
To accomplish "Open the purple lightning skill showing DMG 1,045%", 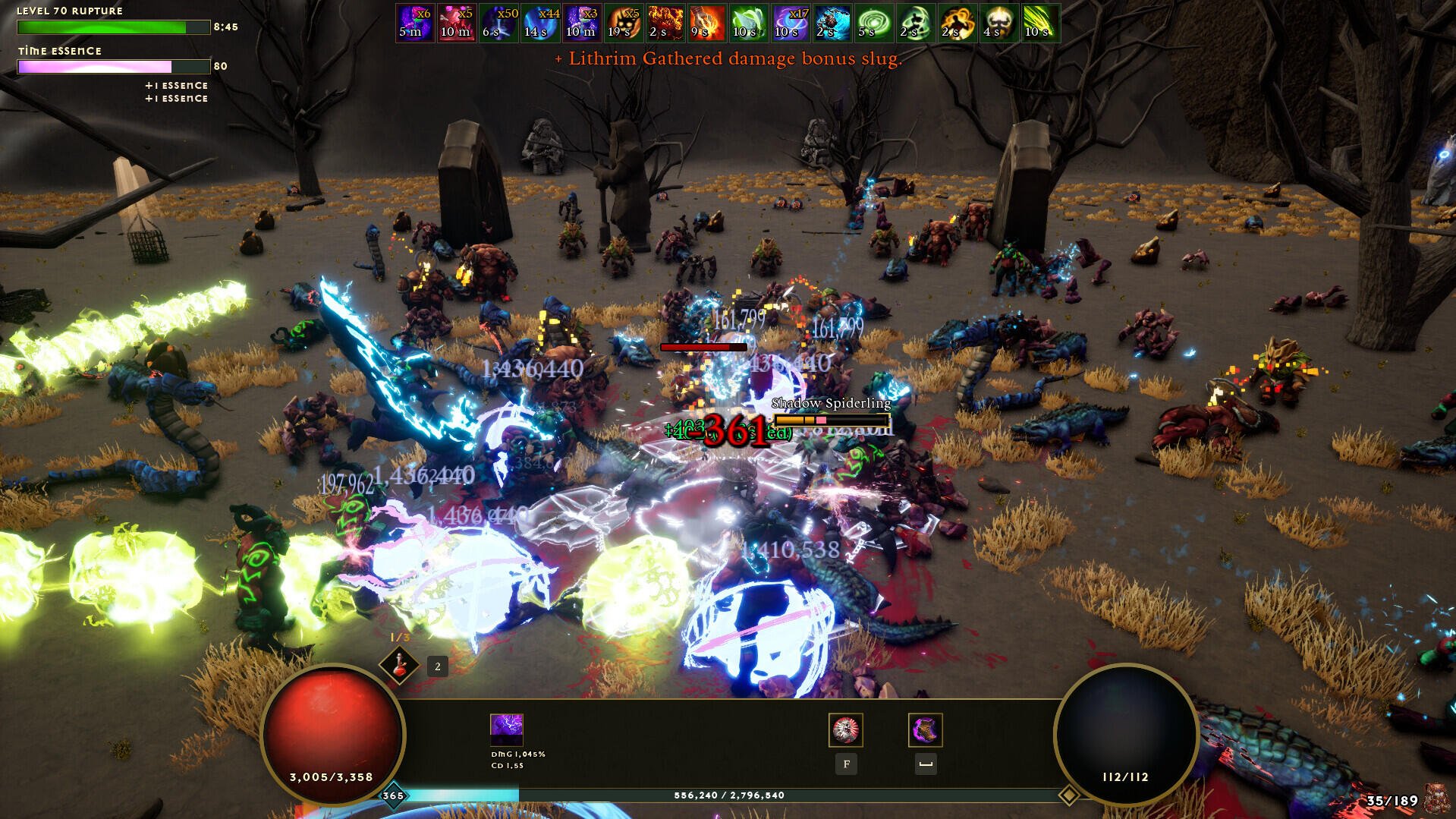I will (507, 730).
